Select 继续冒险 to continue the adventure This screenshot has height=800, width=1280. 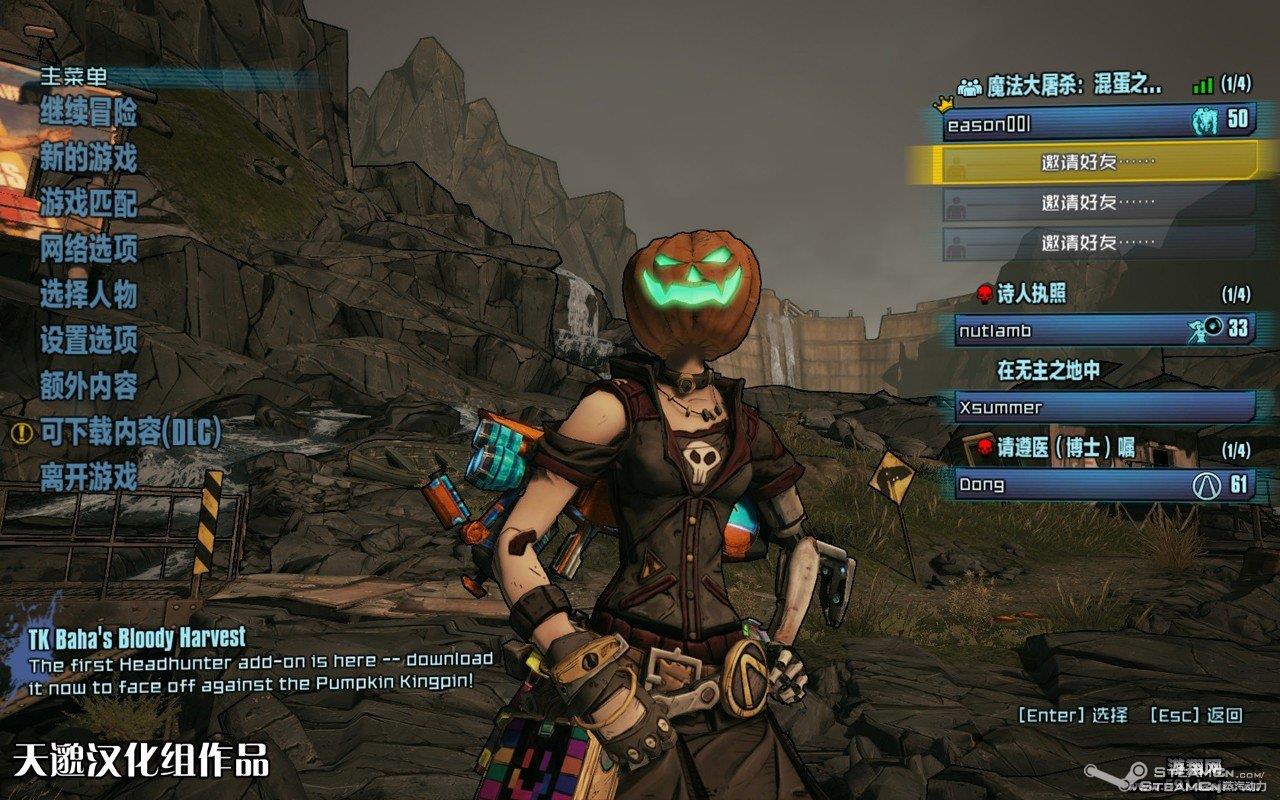click(89, 113)
